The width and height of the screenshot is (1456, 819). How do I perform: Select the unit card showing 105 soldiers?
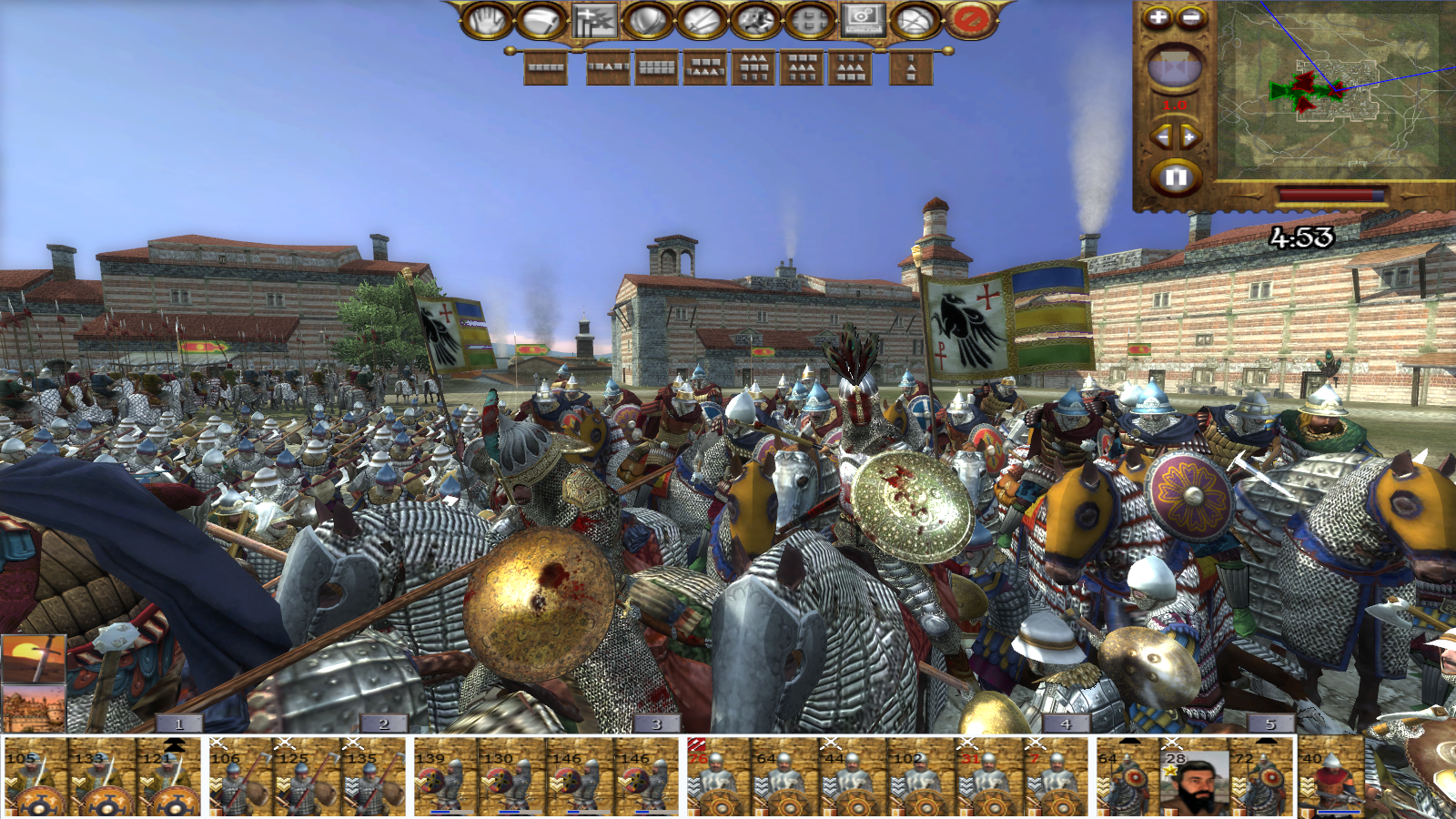tap(35, 779)
